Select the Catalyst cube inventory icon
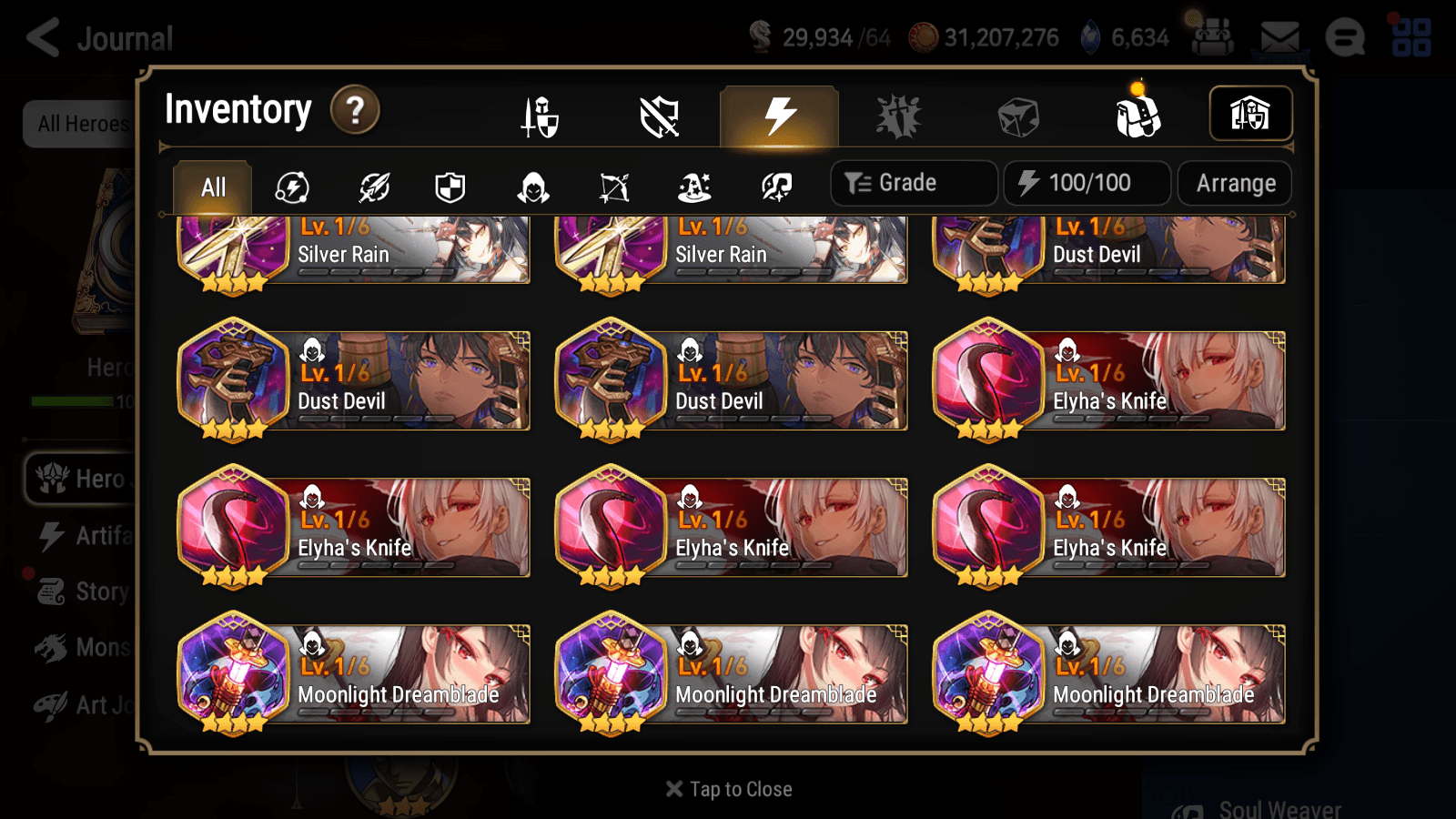Image resolution: width=1456 pixels, height=819 pixels. pyautogui.click(x=1020, y=116)
